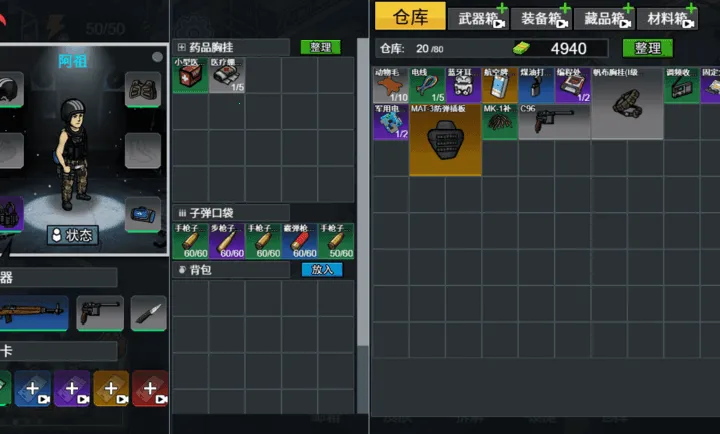The height and width of the screenshot is (434, 720).
Task: Open the 材料箱 material crate tab
Action: pyautogui.click(x=667, y=18)
